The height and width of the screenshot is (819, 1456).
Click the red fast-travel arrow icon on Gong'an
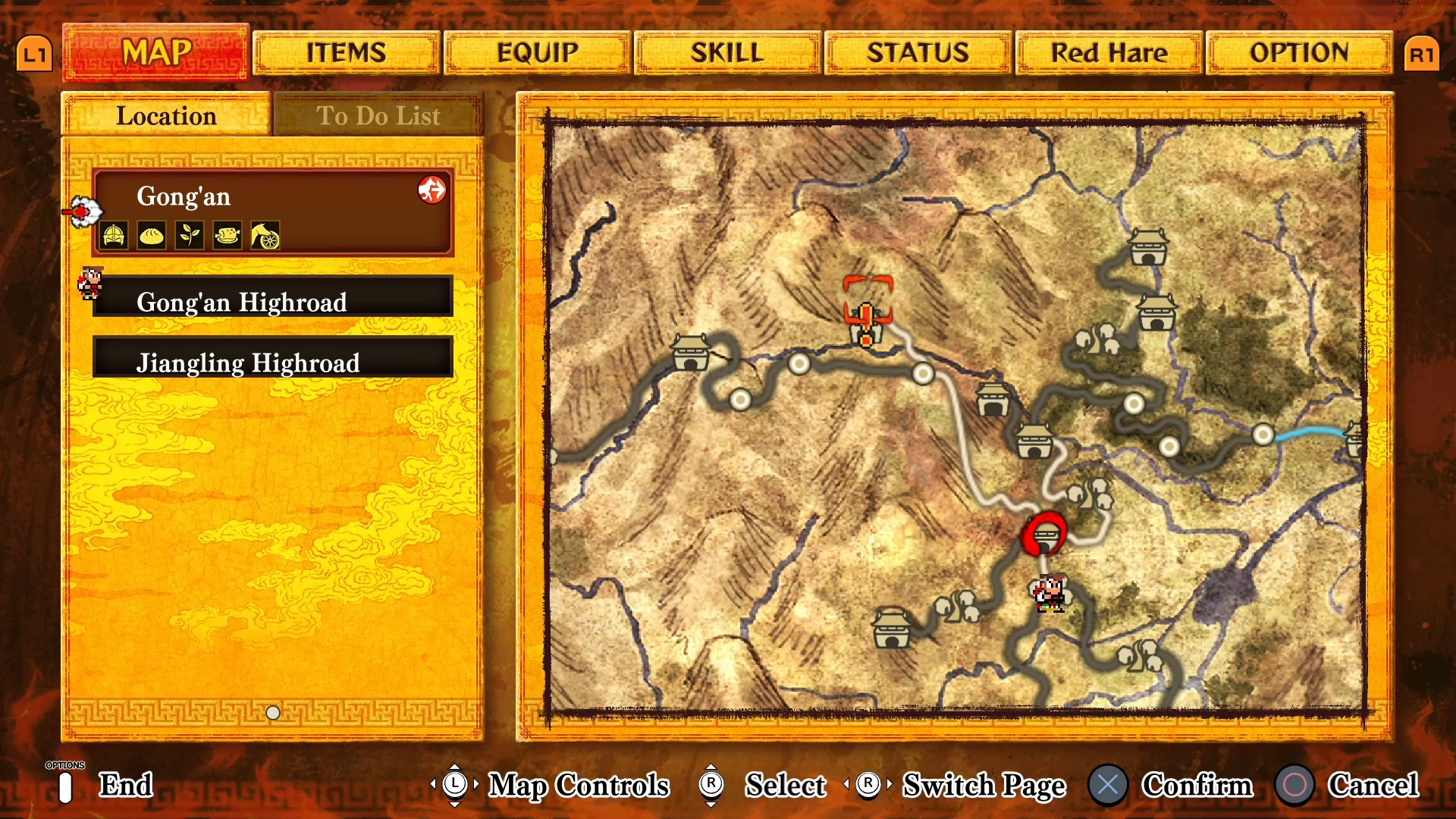432,190
